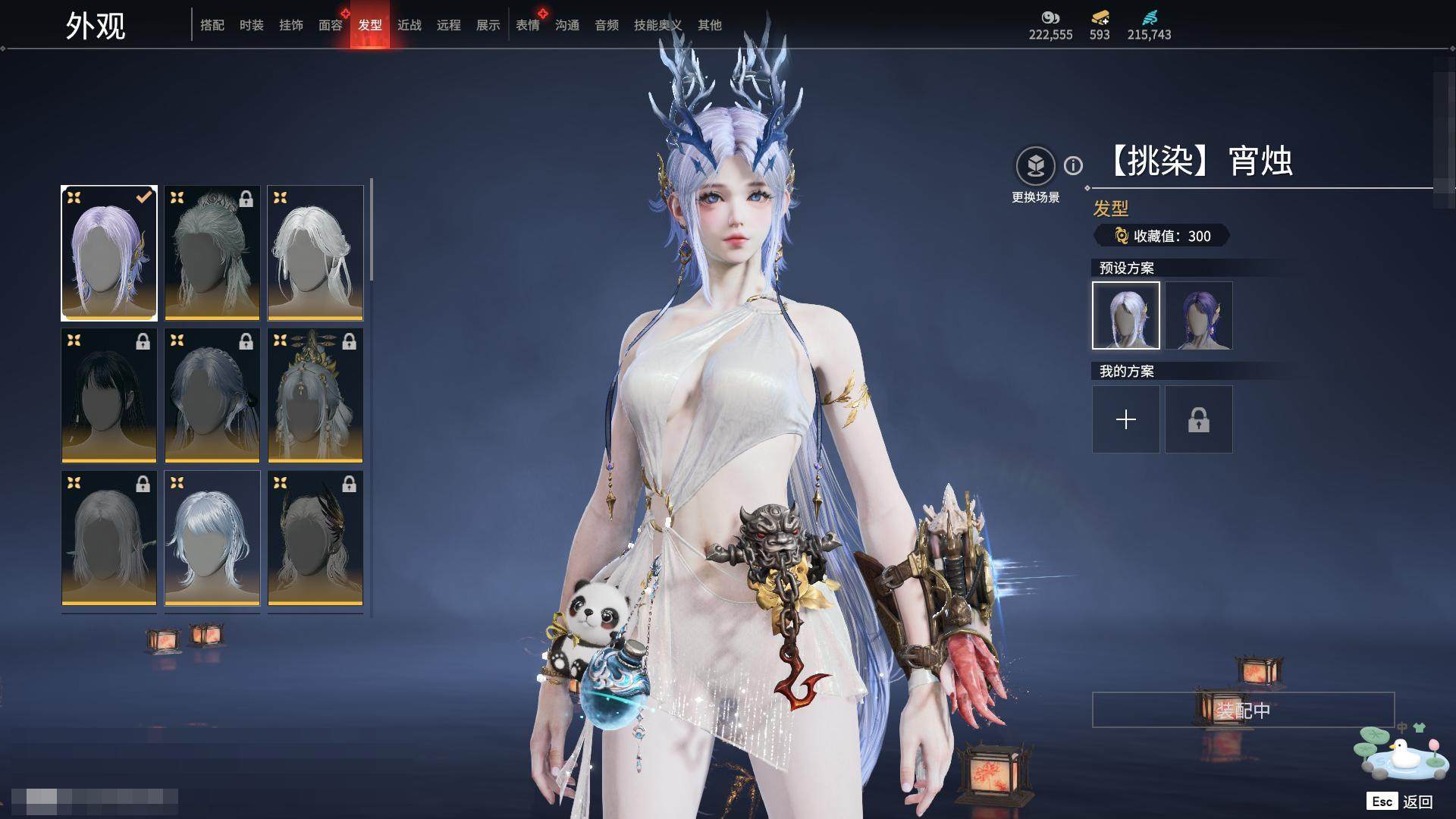Switch to the 其他 tab

pos(710,25)
